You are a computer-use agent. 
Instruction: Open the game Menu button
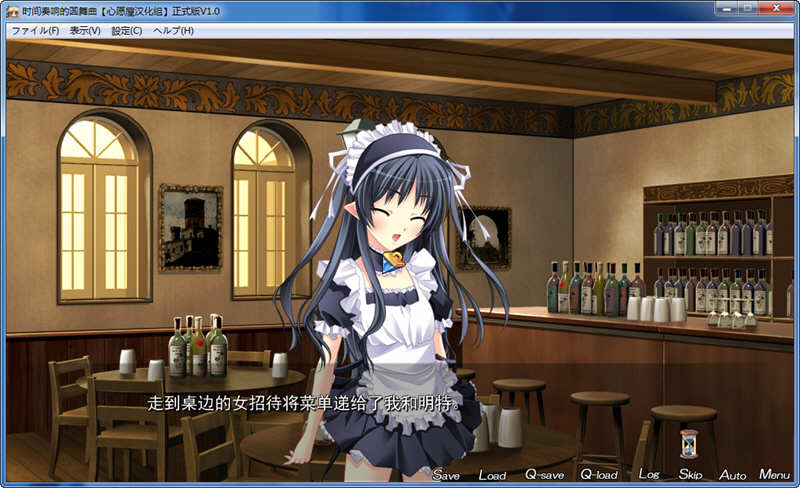pyautogui.click(x=775, y=475)
